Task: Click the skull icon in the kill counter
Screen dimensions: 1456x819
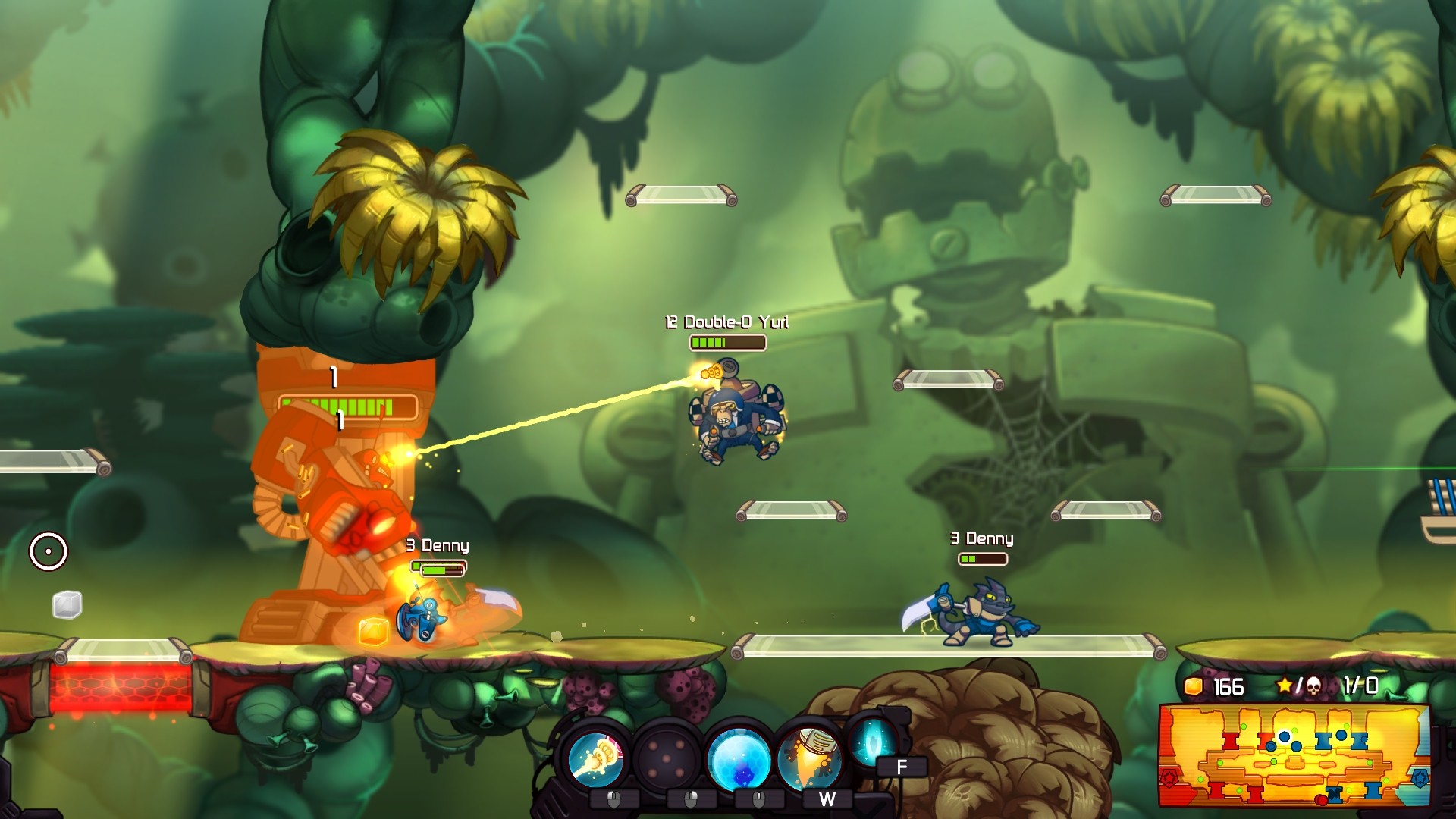Action: [x=1314, y=687]
